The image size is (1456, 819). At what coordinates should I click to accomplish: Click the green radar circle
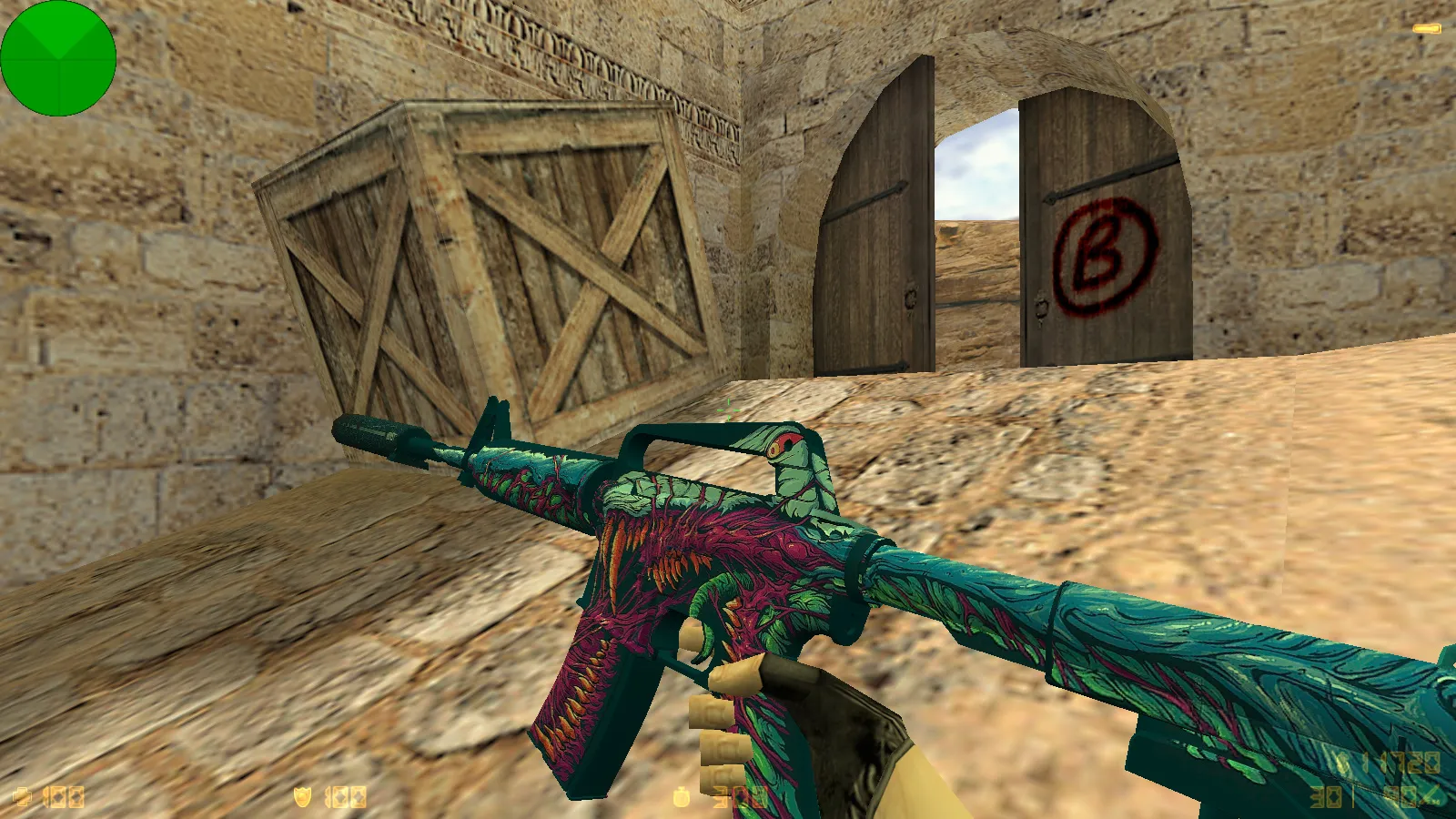point(57,57)
